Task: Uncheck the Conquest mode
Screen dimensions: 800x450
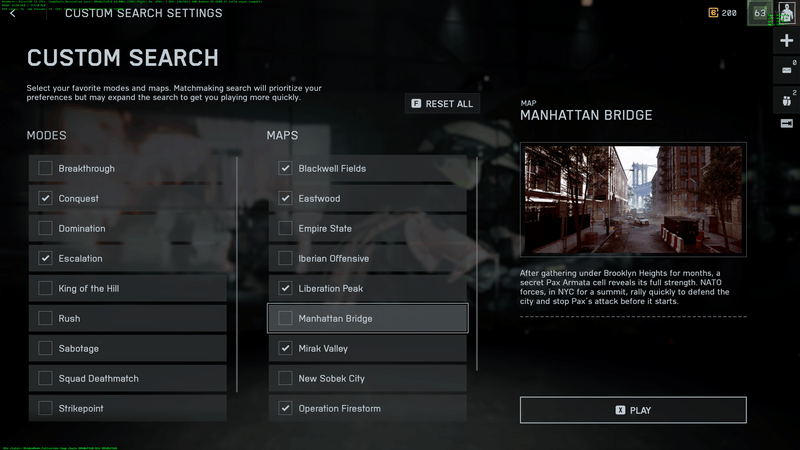Action: (x=45, y=199)
